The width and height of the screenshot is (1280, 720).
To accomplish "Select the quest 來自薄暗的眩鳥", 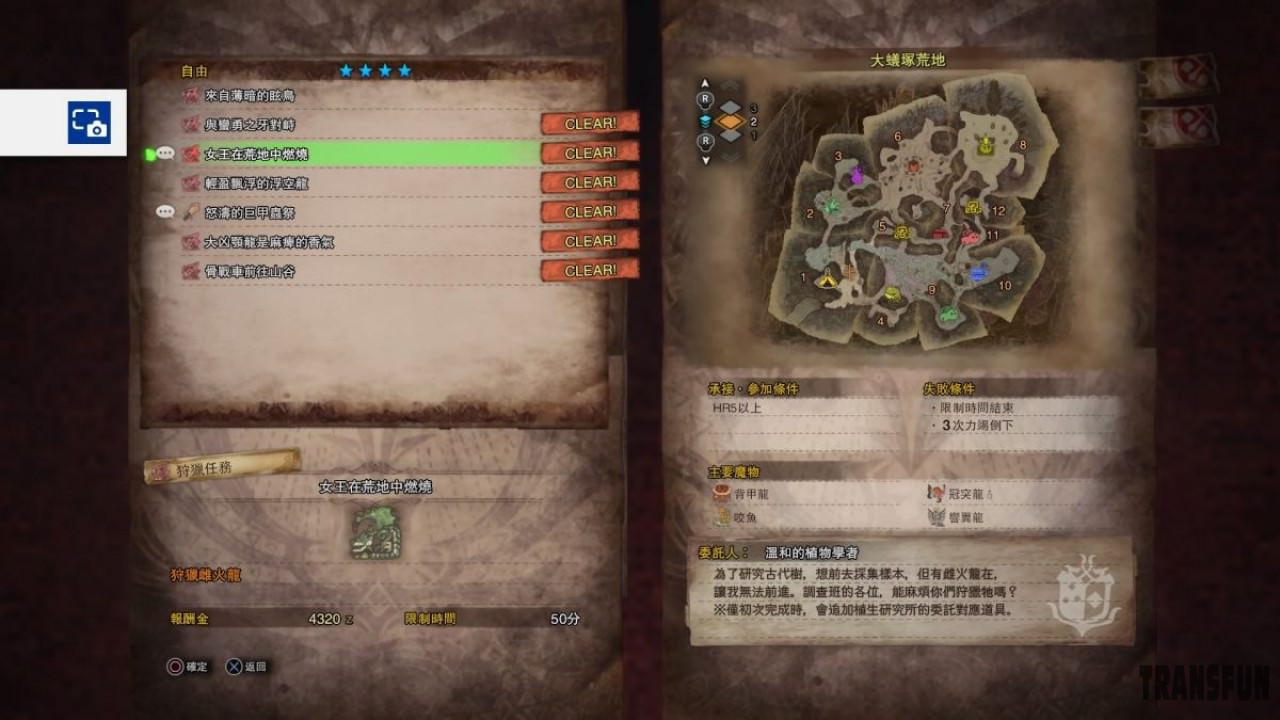I will (x=250, y=96).
